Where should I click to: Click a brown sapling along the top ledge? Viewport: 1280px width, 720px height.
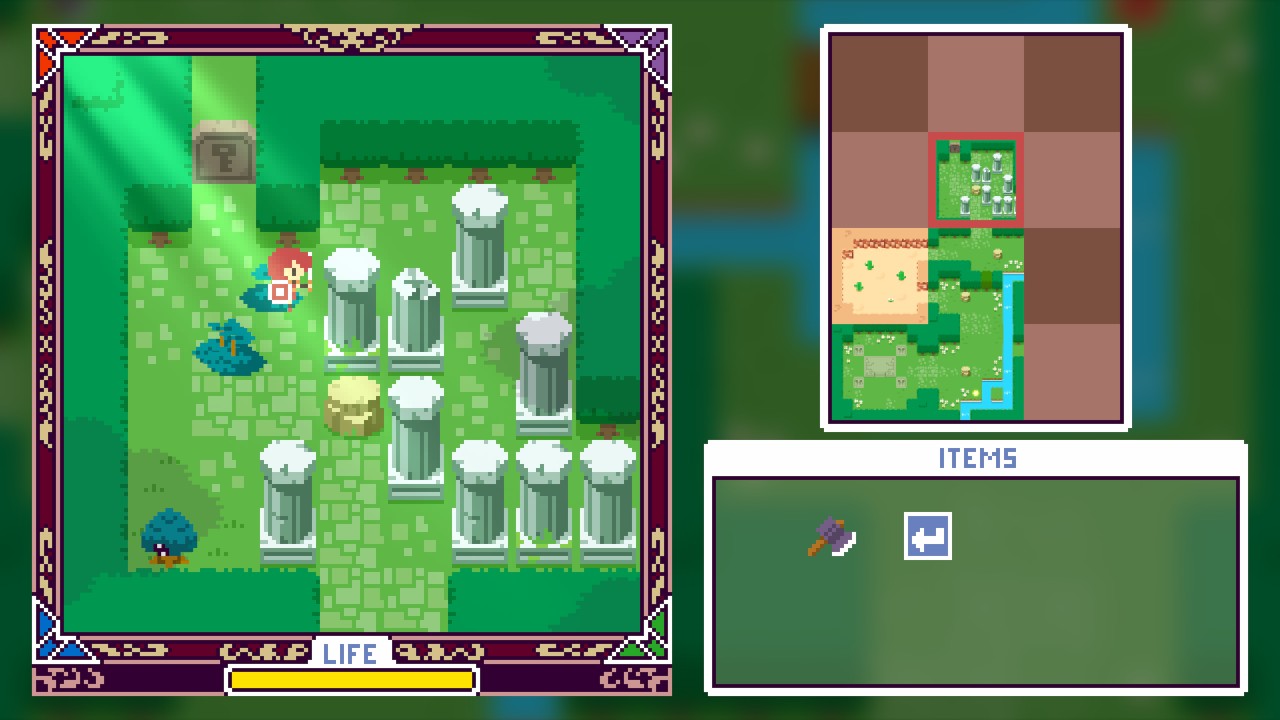tap(352, 175)
